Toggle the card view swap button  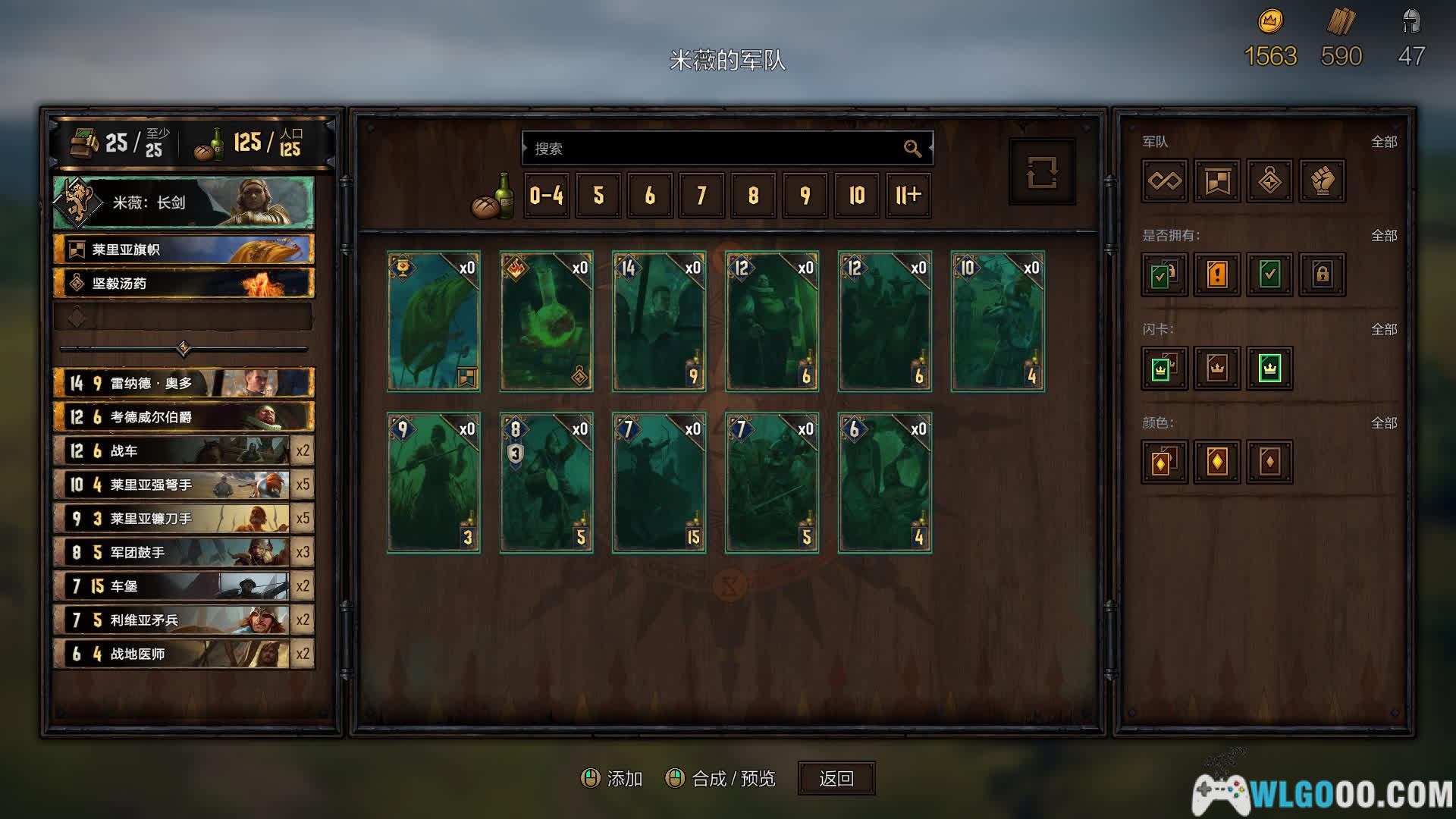[x=1042, y=172]
